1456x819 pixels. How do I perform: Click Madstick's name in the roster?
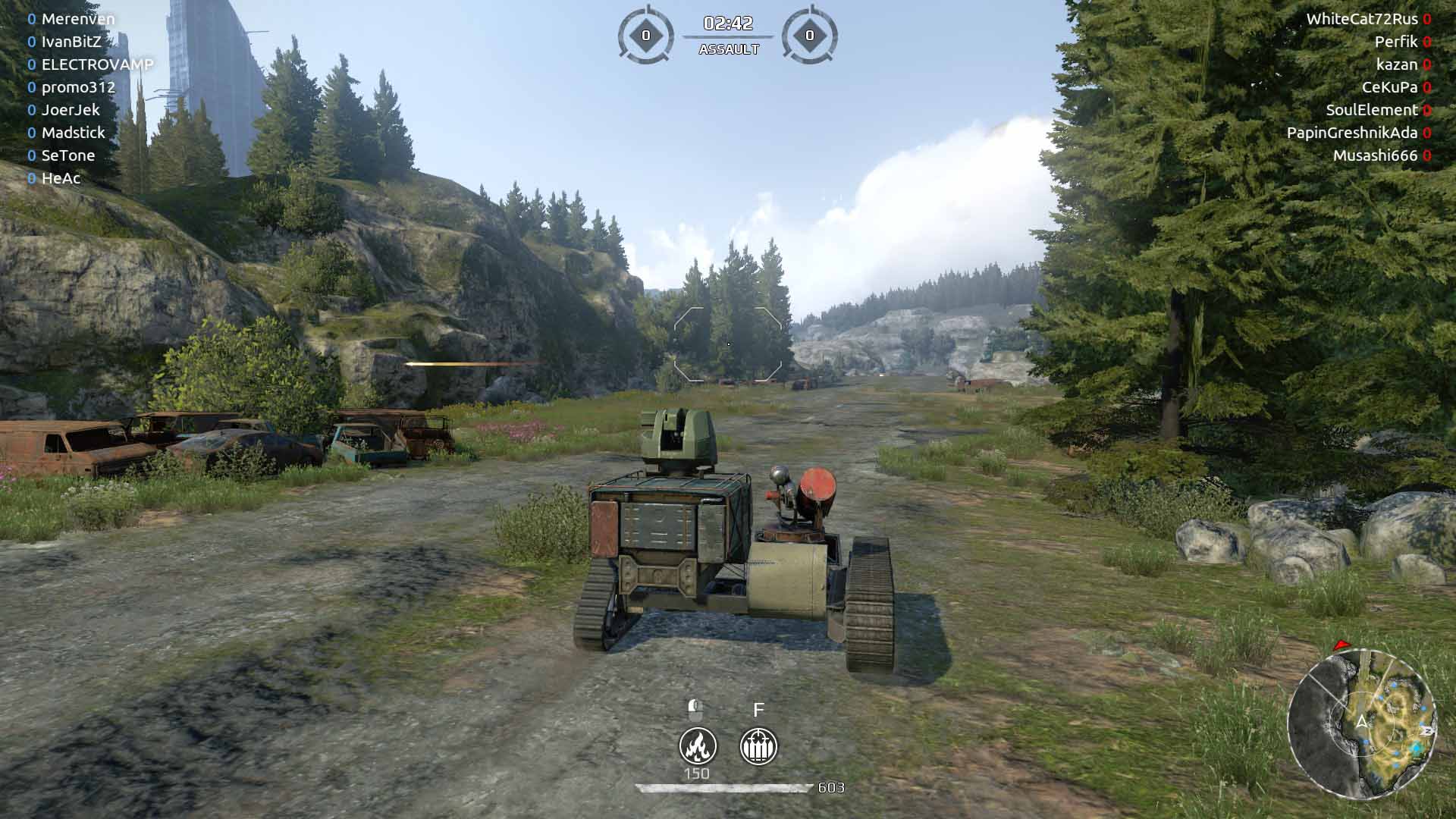click(x=73, y=133)
